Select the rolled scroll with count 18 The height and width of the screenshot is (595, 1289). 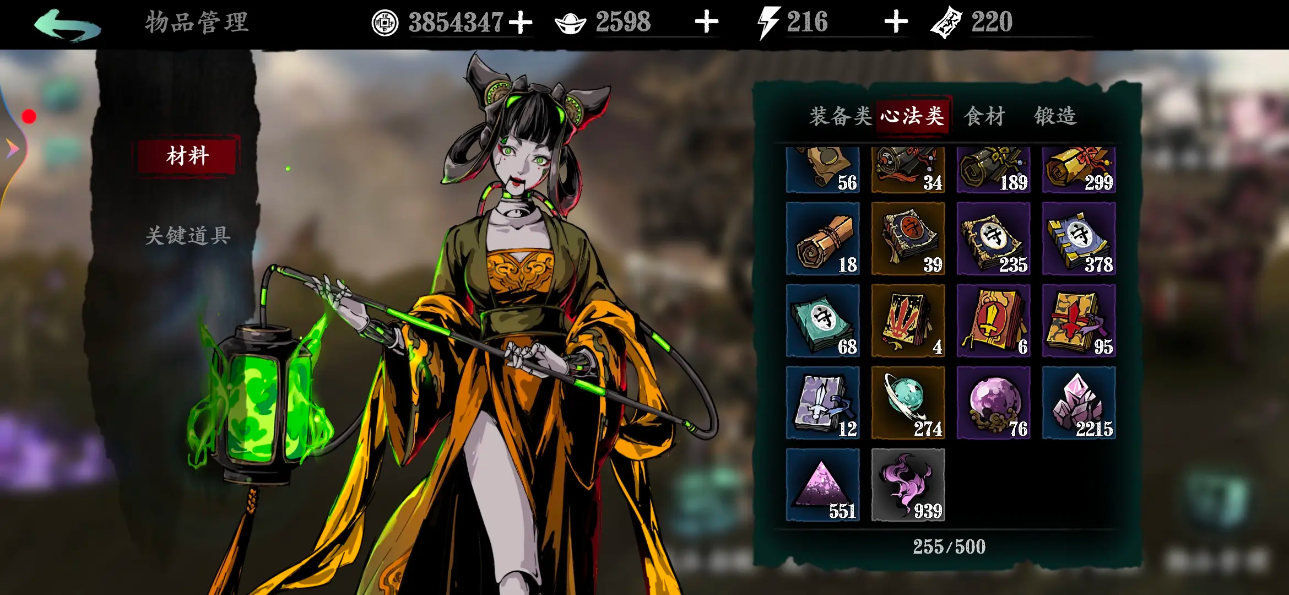pyautogui.click(x=823, y=238)
